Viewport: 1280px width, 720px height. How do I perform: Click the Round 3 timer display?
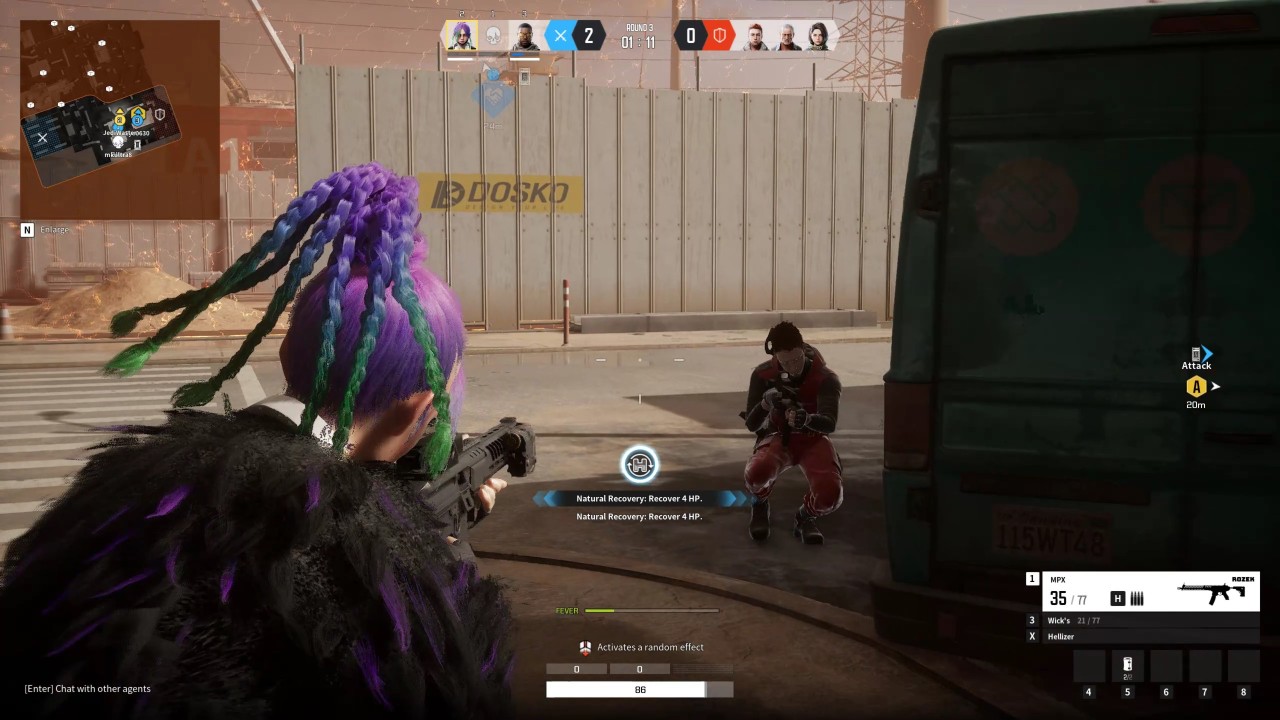(637, 36)
